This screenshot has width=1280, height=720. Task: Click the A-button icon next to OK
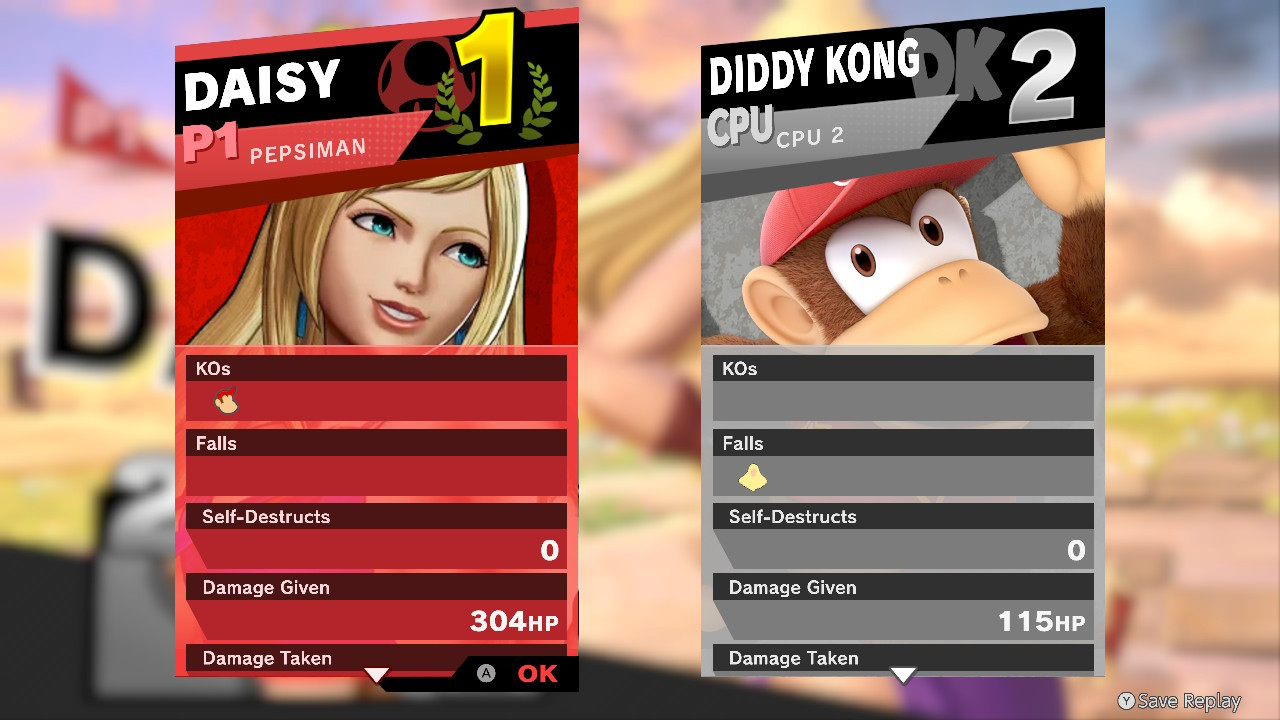(x=487, y=675)
